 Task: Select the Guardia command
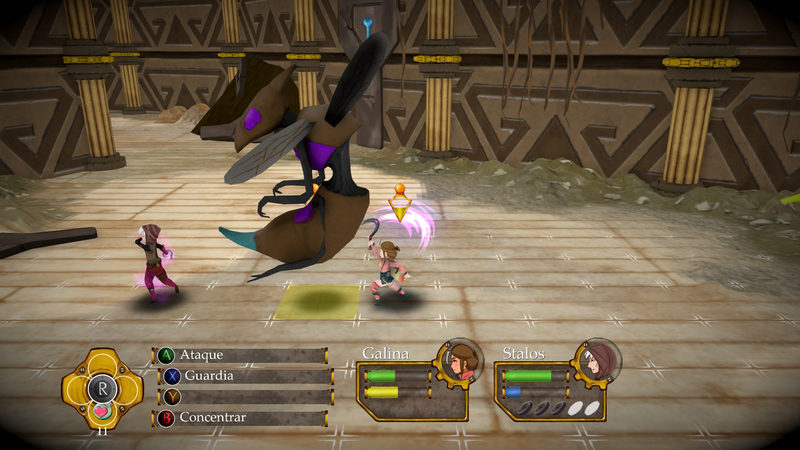244,376
